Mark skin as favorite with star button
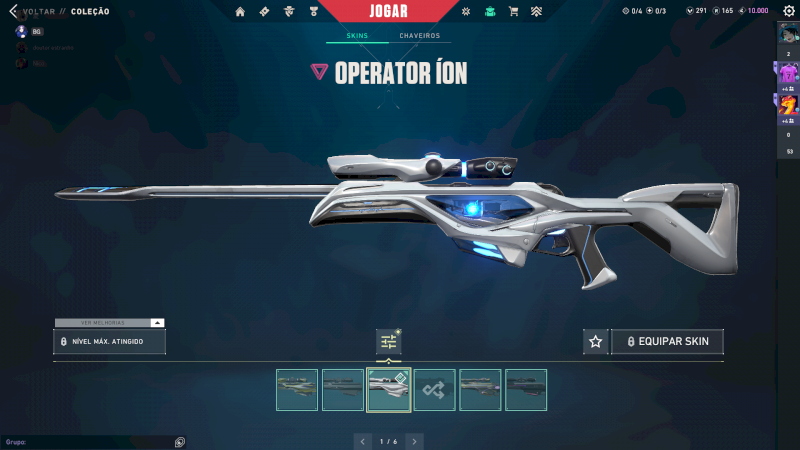Screen dimensions: 800x450 tap(596, 342)
